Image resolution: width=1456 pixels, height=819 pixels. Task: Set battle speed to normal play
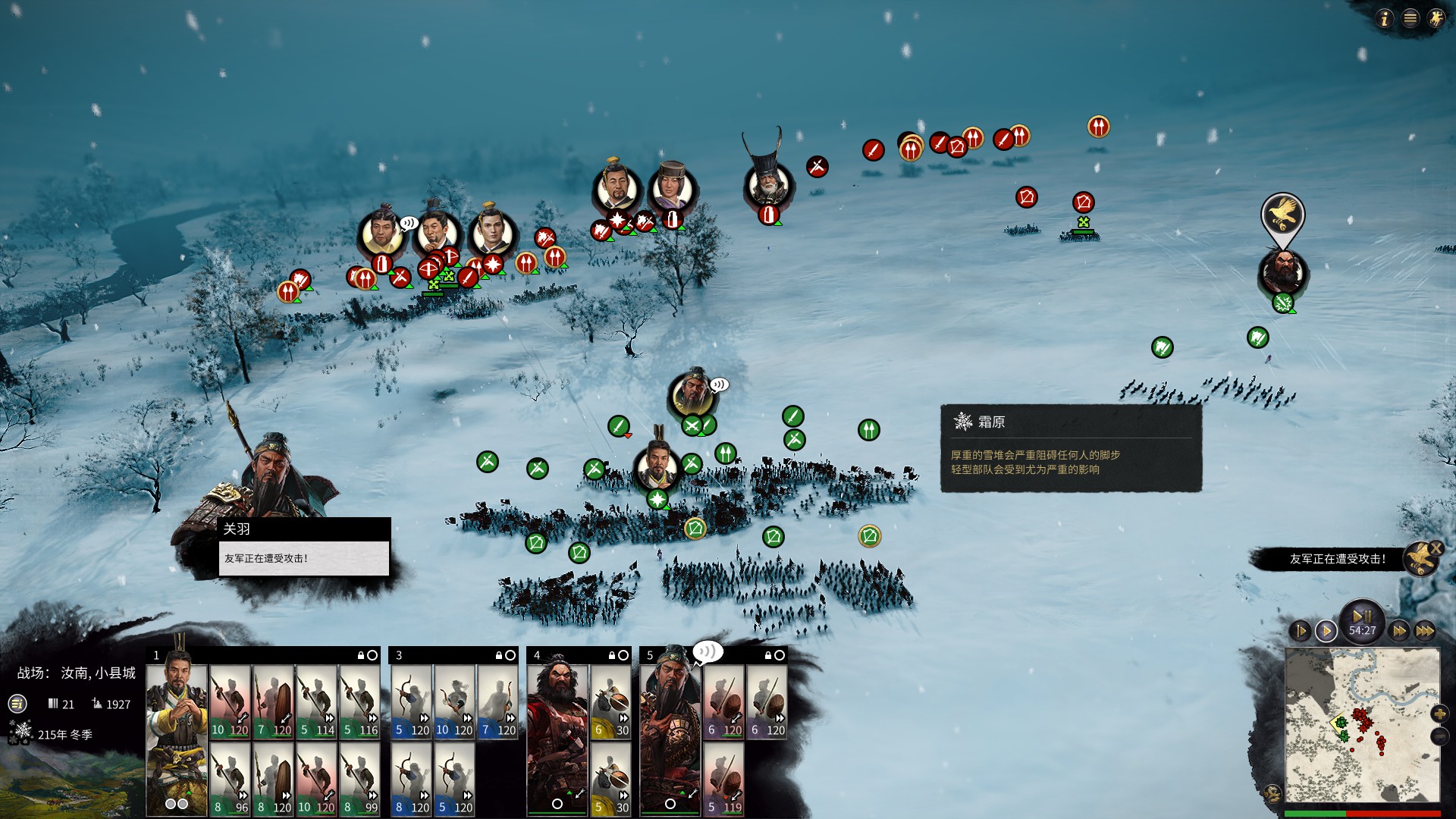point(1326,631)
